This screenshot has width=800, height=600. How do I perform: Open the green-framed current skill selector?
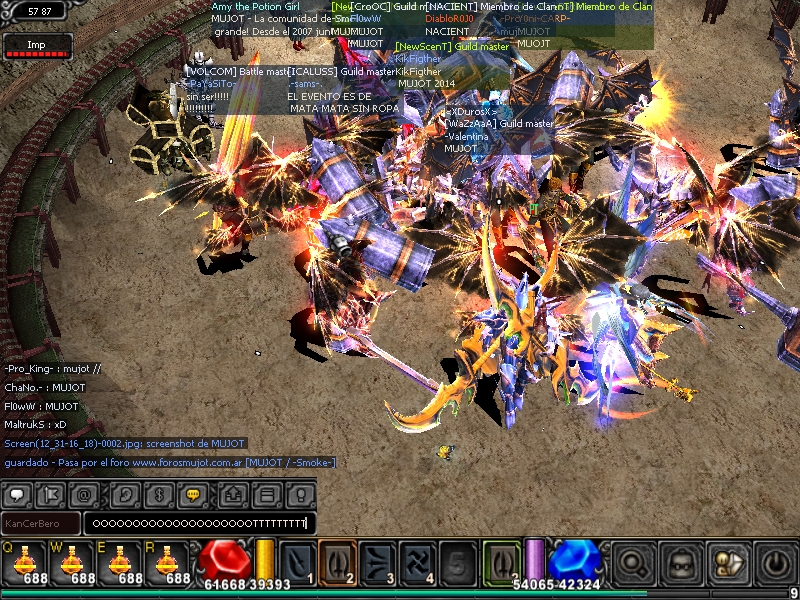pyautogui.click(x=501, y=561)
